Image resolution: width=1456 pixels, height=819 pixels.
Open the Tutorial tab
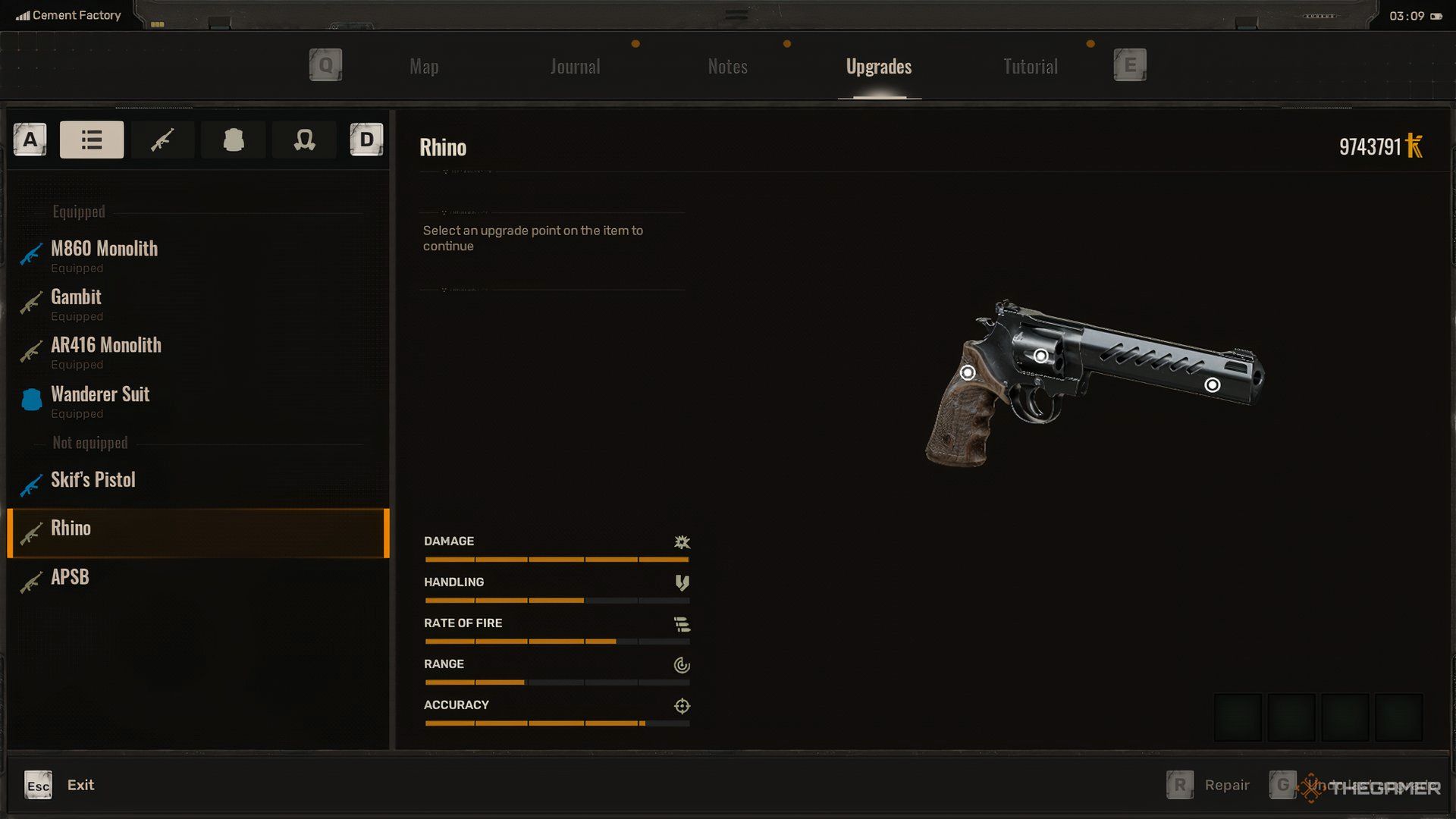click(x=1030, y=67)
